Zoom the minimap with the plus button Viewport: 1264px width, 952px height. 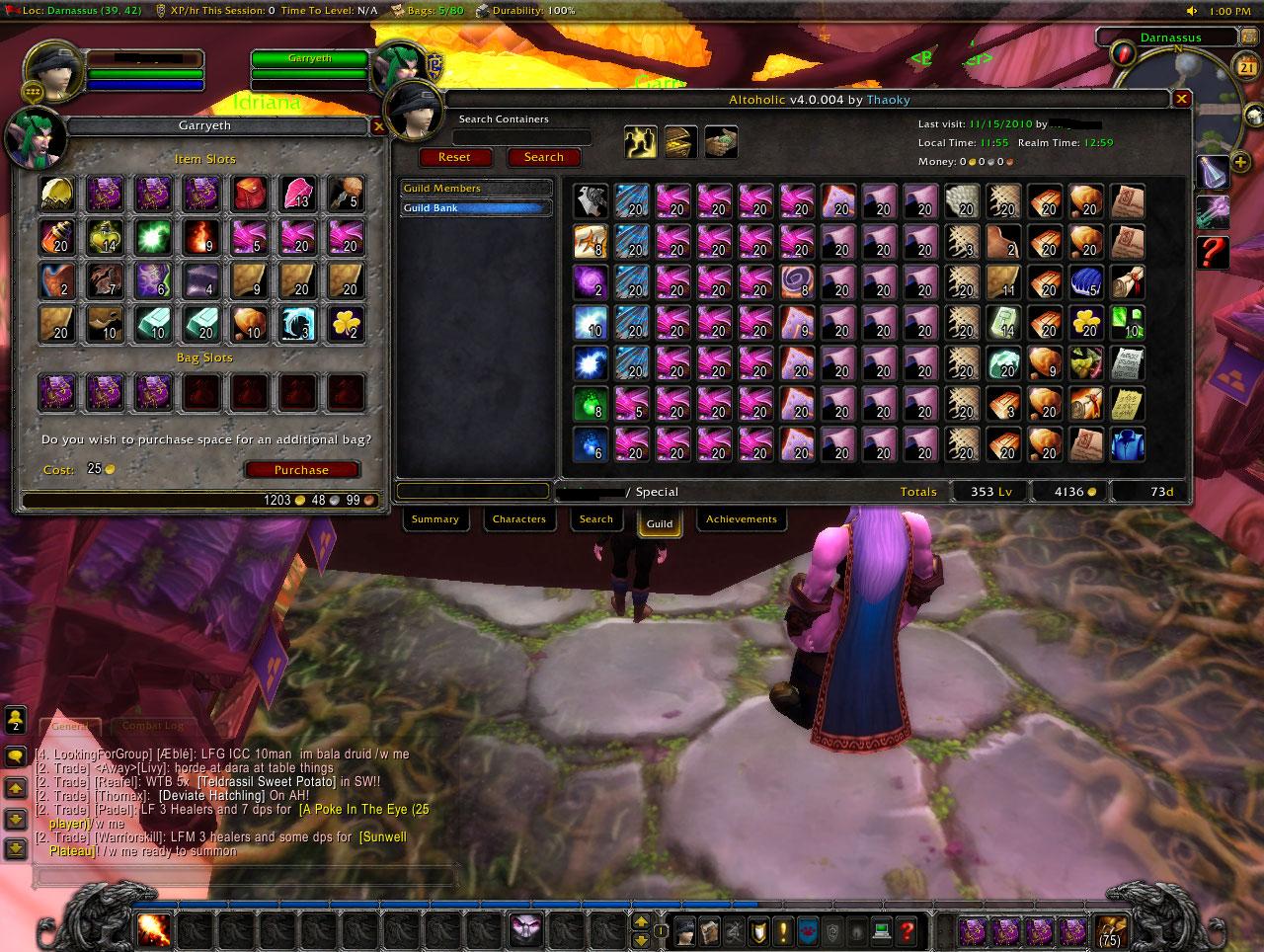coord(1239,161)
